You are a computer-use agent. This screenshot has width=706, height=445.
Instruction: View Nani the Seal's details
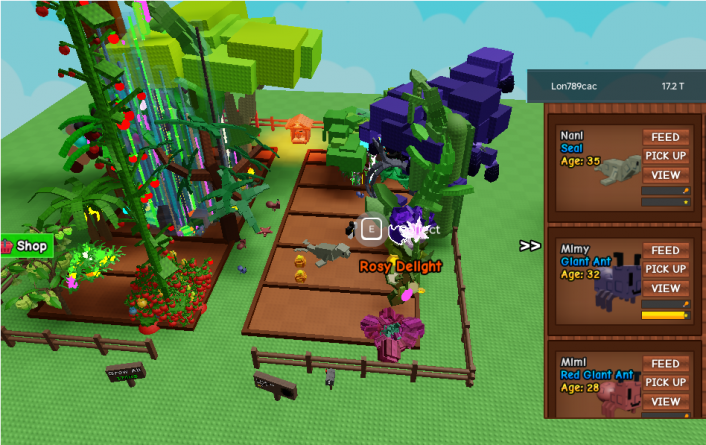pos(665,174)
